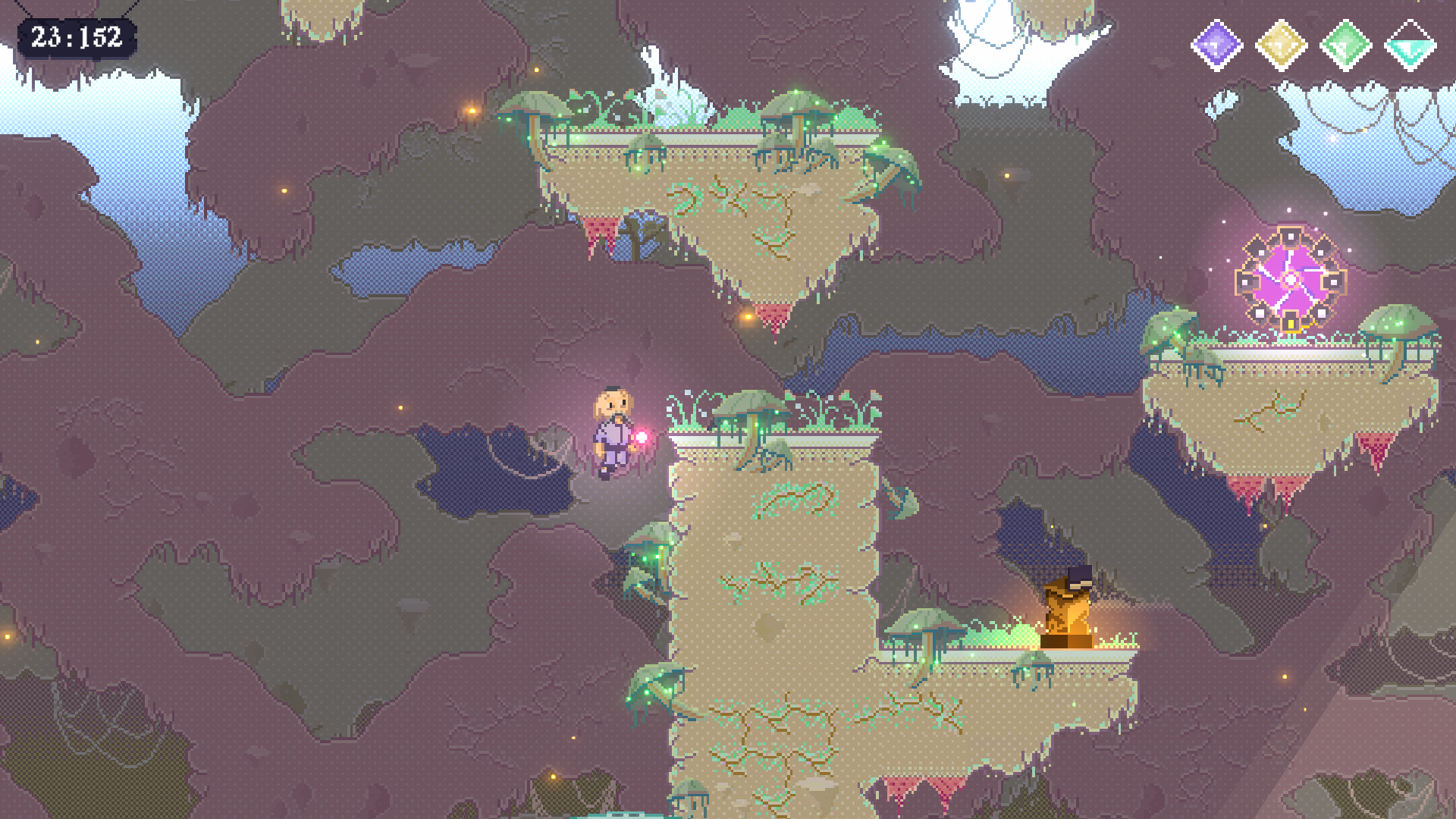1456x819 pixels.
Task: Click the yellow diamond gem icon
Action: click(x=1281, y=45)
